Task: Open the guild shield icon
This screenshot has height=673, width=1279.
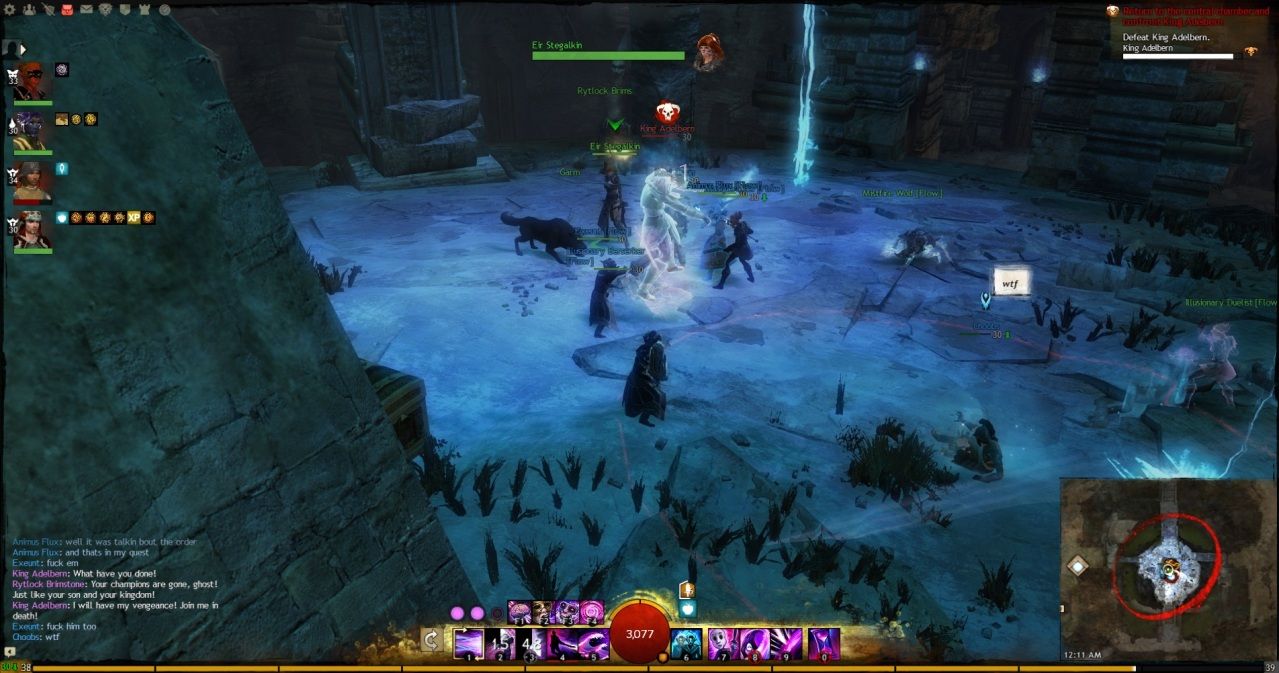Action: click(x=124, y=10)
